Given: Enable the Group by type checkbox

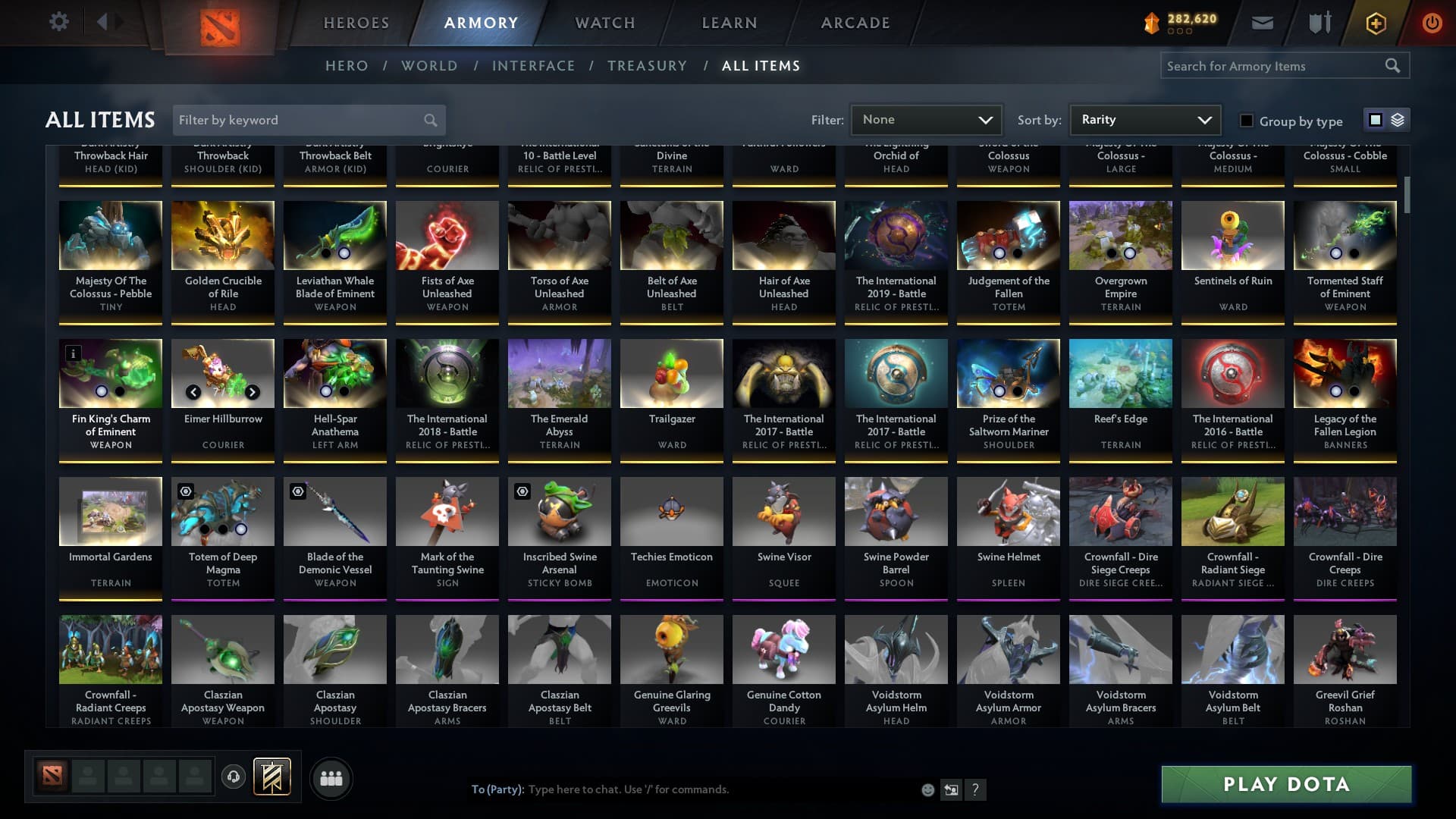Looking at the screenshot, I should point(1246,121).
